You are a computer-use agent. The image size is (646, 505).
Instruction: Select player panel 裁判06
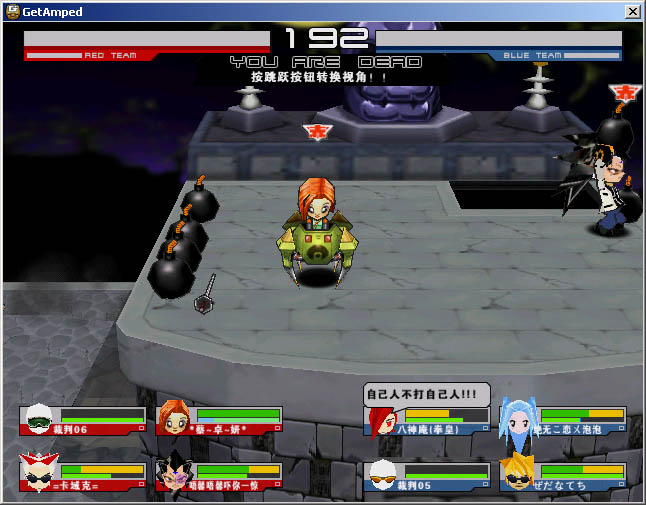tap(83, 420)
